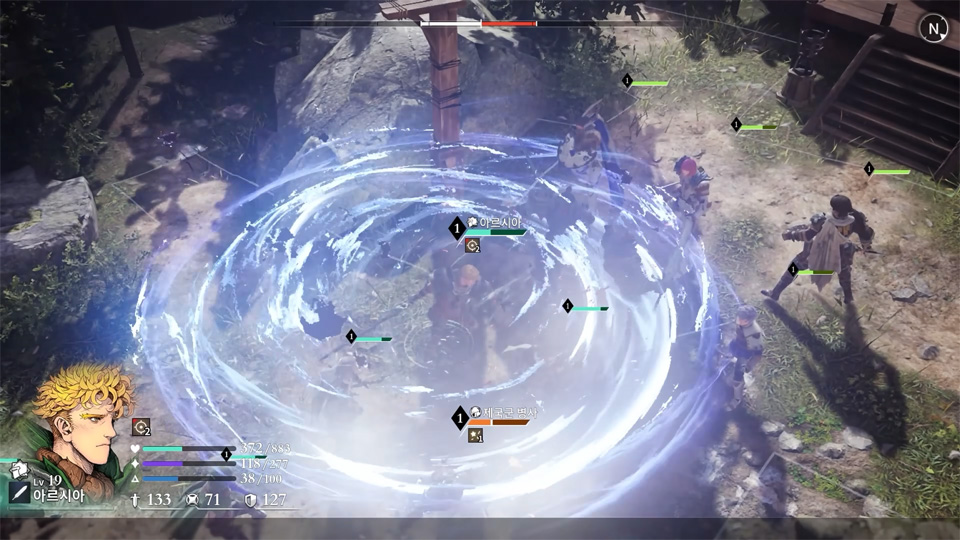
Task: Inspect the status icon under 제국군 병사's bar
Action: (x=476, y=435)
